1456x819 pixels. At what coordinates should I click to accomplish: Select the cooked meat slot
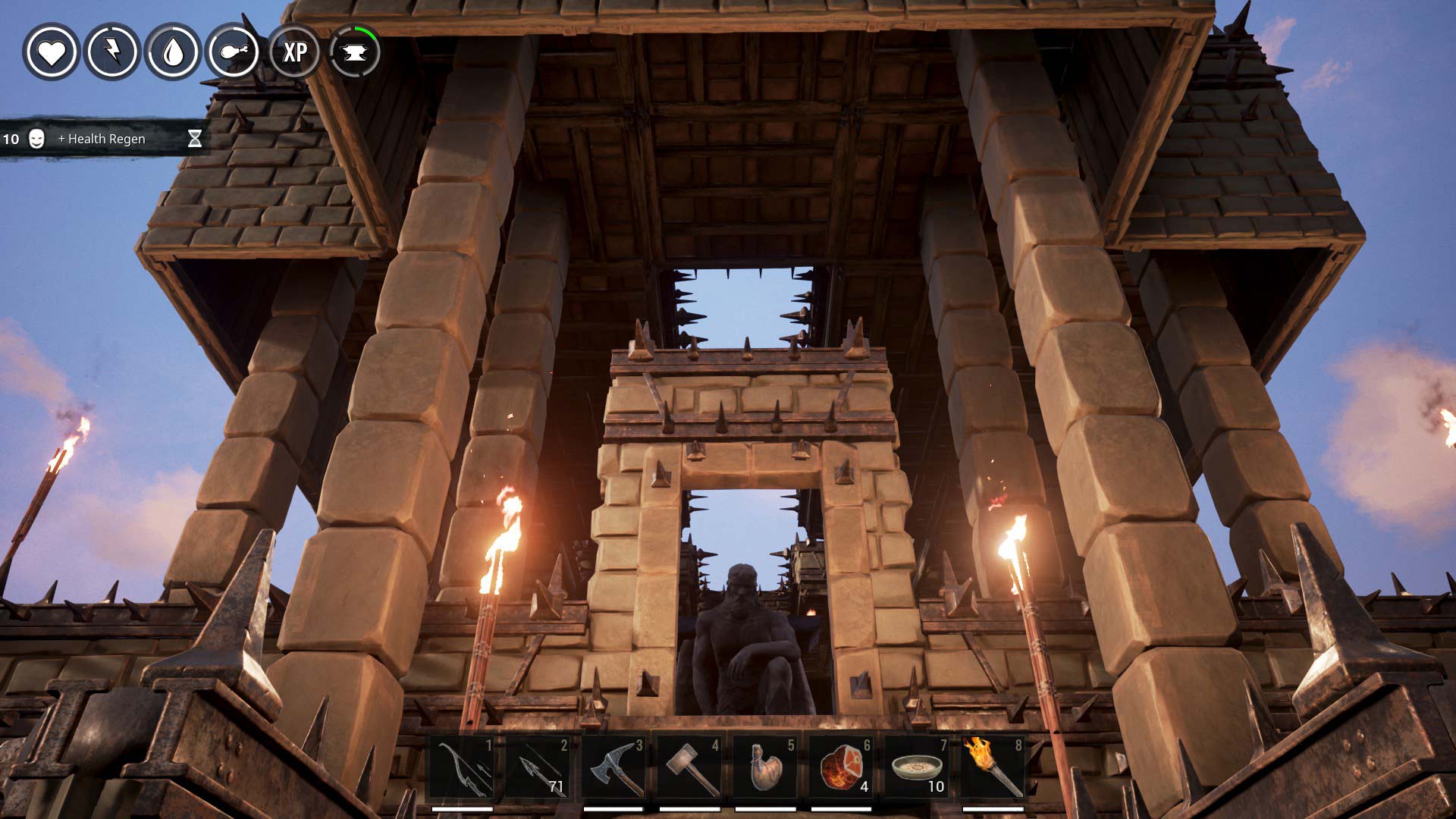(842, 767)
